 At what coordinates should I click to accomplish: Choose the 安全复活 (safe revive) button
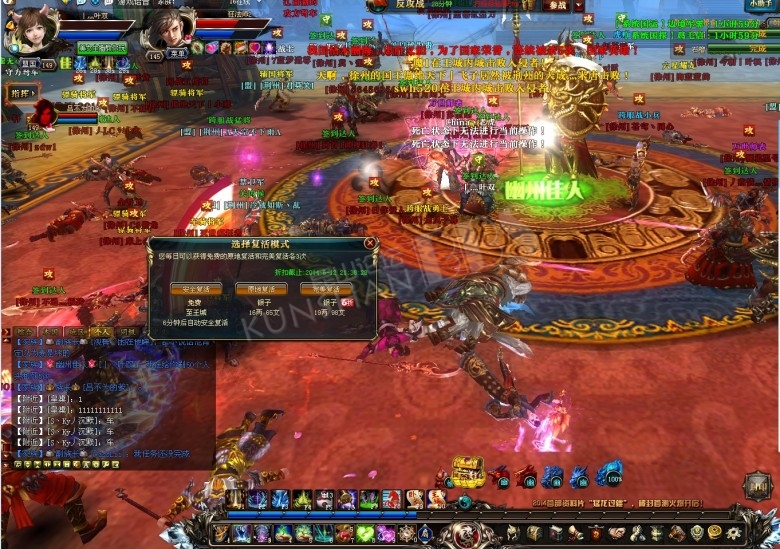[x=196, y=289]
